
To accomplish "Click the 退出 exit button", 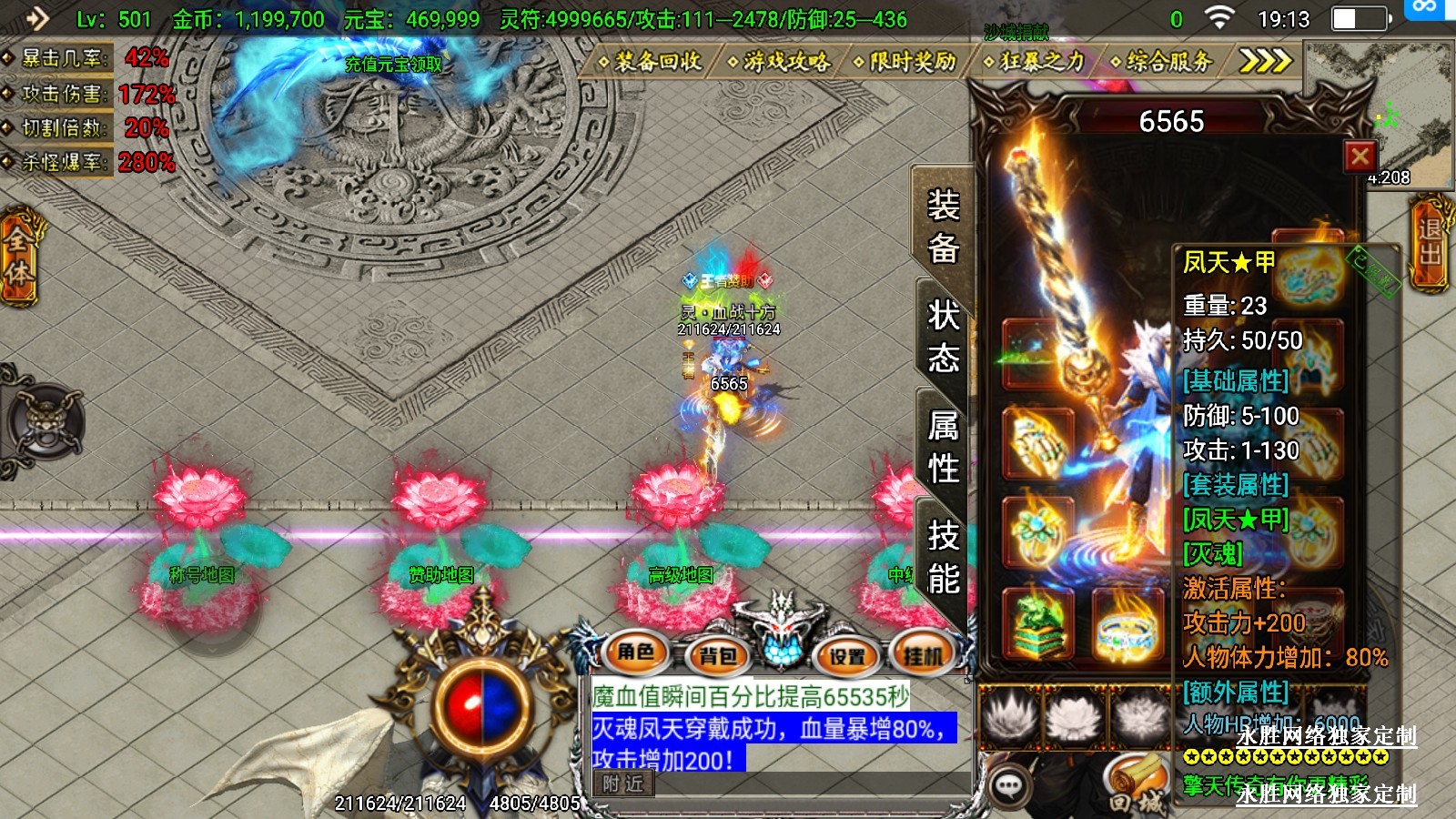I will pos(1430,242).
